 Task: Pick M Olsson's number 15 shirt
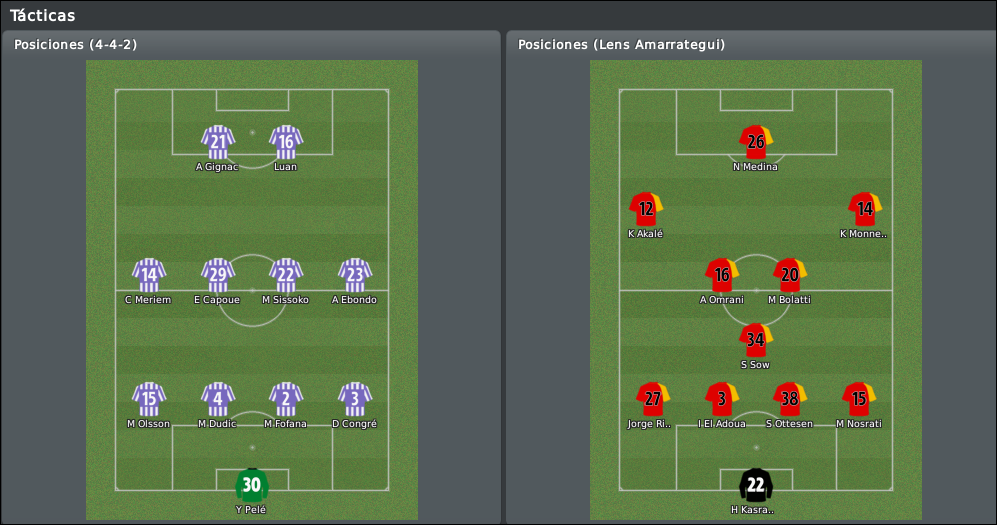pyautogui.click(x=149, y=399)
